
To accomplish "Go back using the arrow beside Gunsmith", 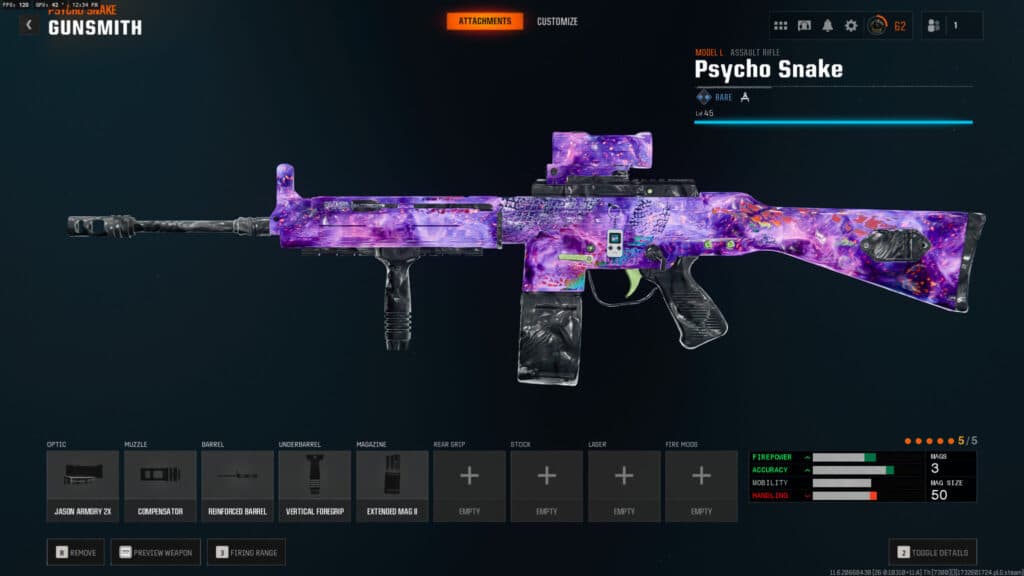I will click(x=29, y=25).
